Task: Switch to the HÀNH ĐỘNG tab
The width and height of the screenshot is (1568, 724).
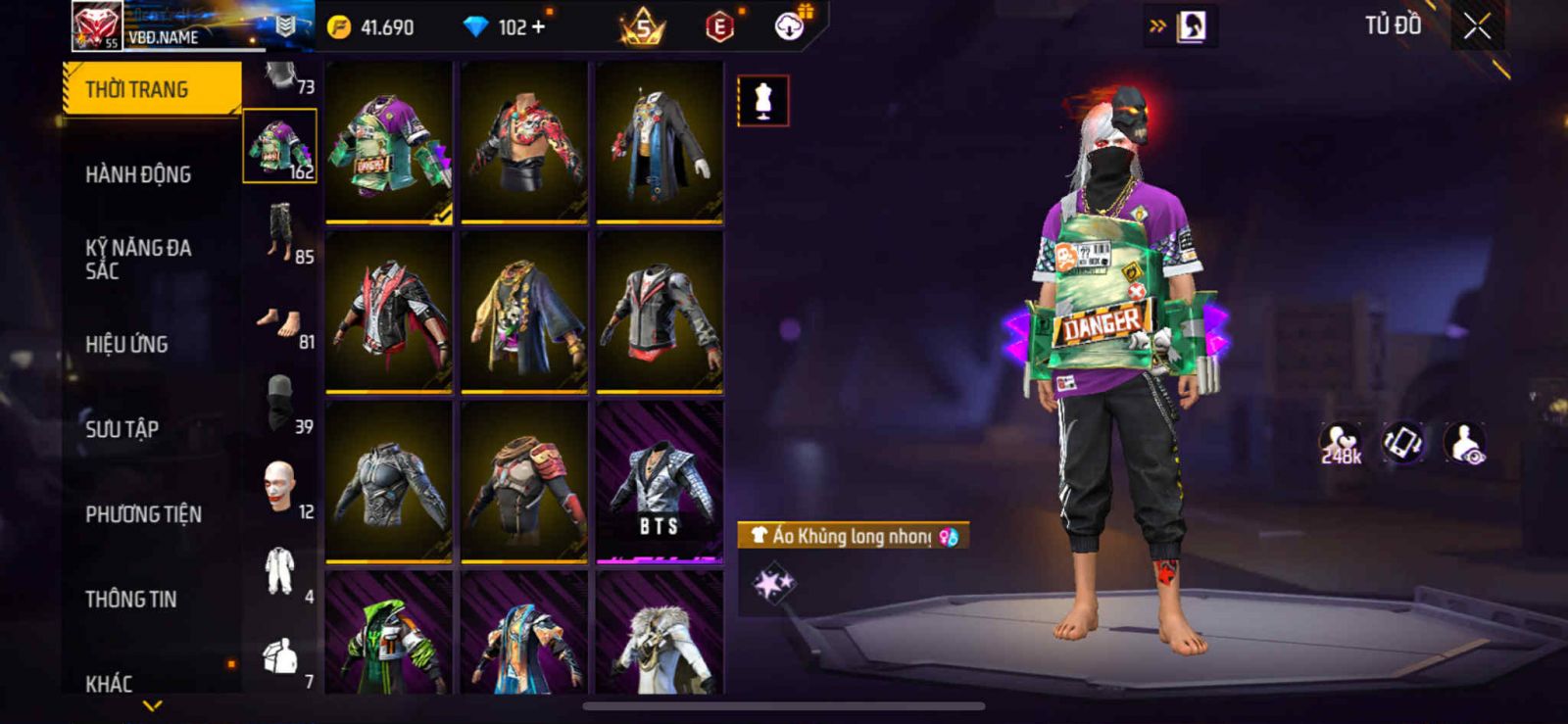Action: [138, 174]
